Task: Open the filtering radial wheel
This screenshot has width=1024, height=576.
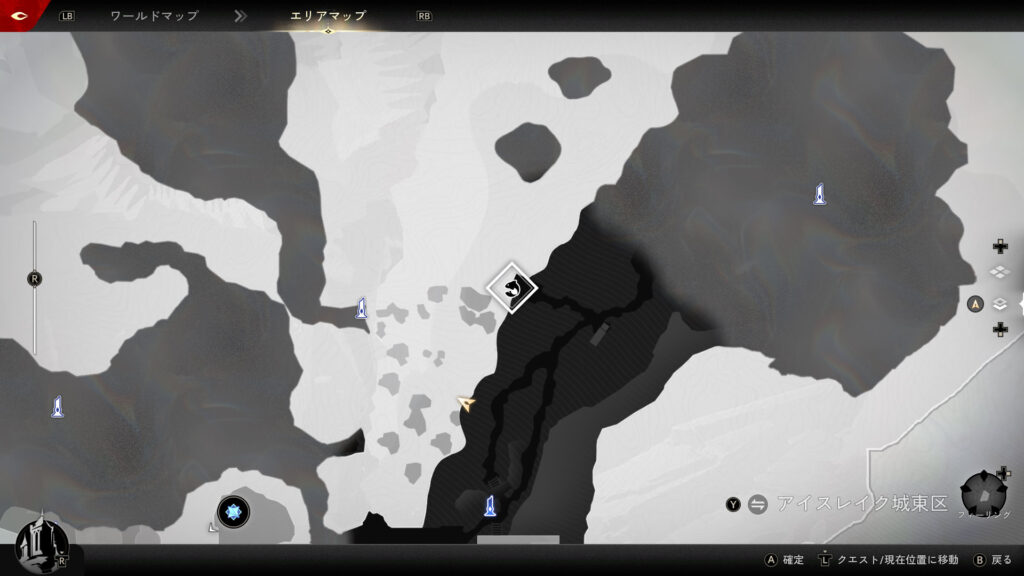Action: (983, 494)
